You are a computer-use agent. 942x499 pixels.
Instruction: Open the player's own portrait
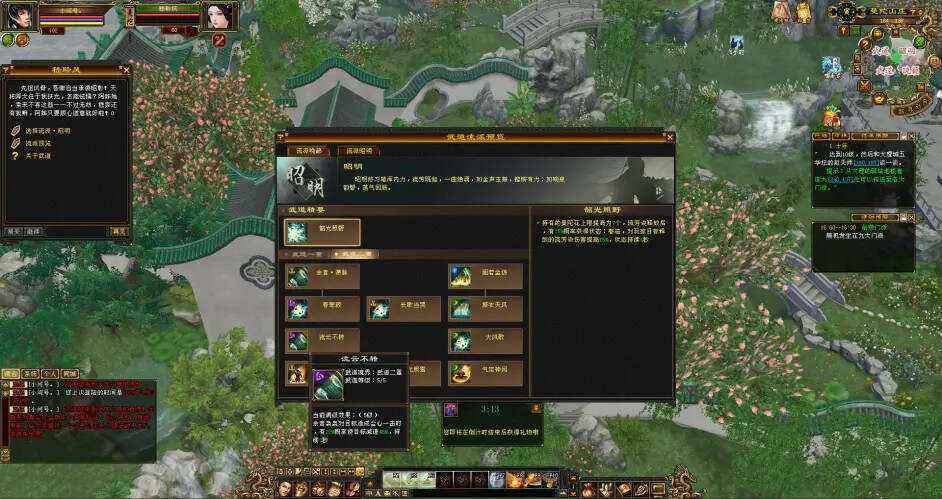pyautogui.click(x=22, y=15)
